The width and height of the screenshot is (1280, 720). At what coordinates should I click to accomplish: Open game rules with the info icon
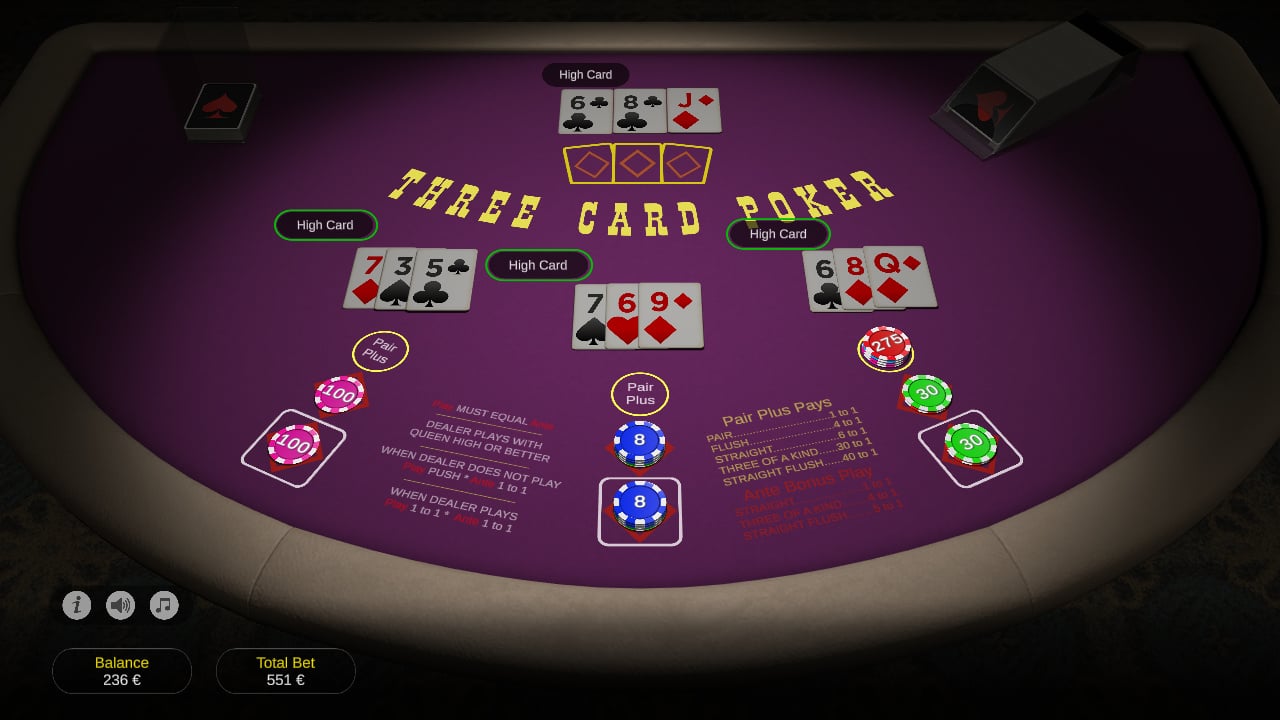tap(77, 605)
